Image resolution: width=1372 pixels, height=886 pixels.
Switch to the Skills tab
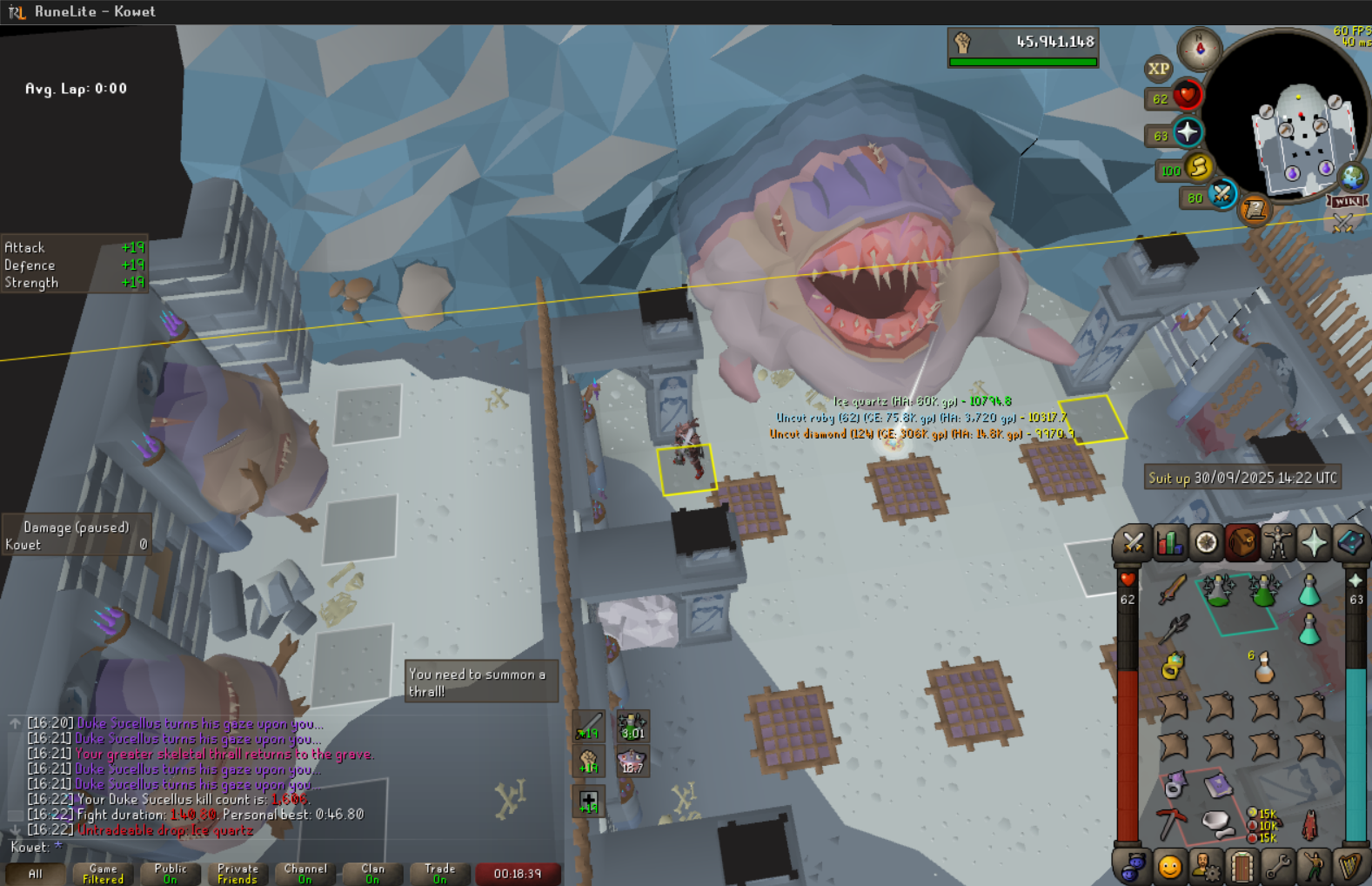pyautogui.click(x=1169, y=543)
